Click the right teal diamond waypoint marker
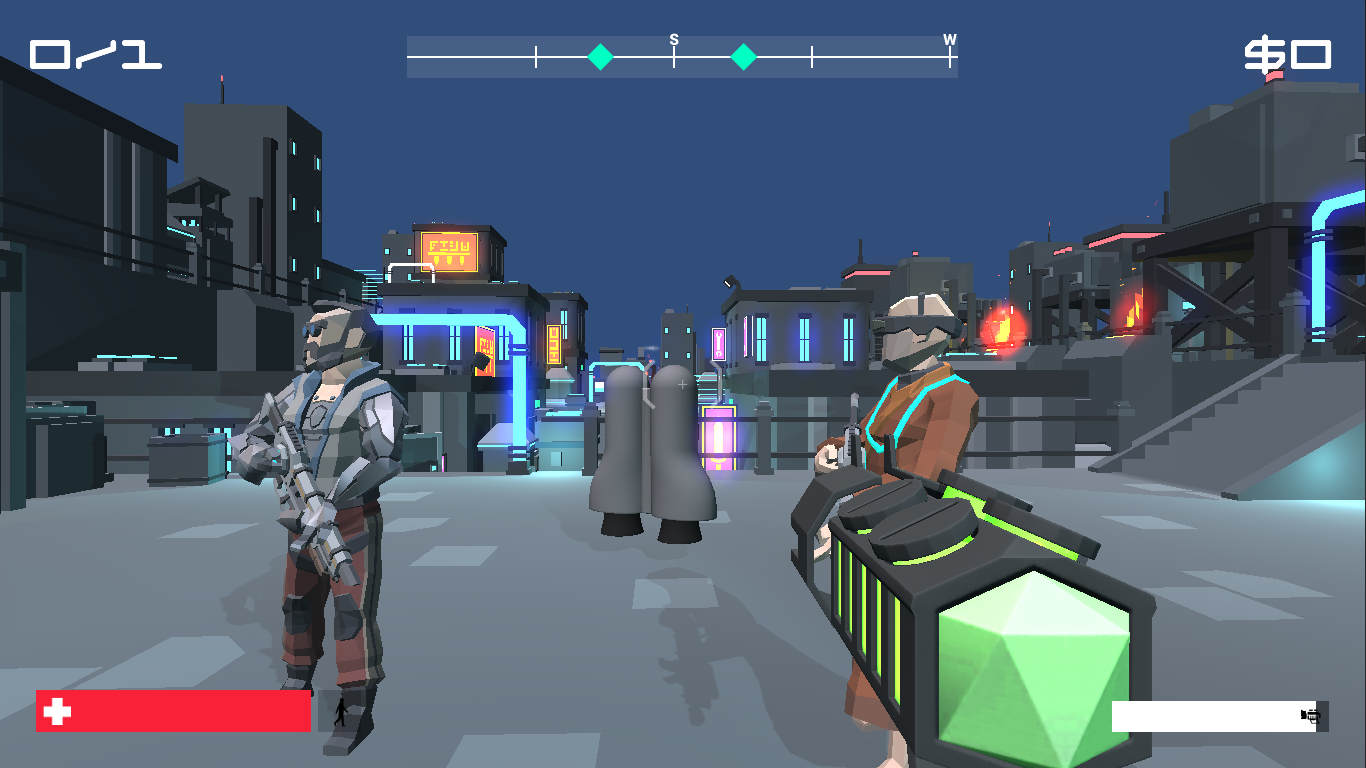 pos(744,57)
